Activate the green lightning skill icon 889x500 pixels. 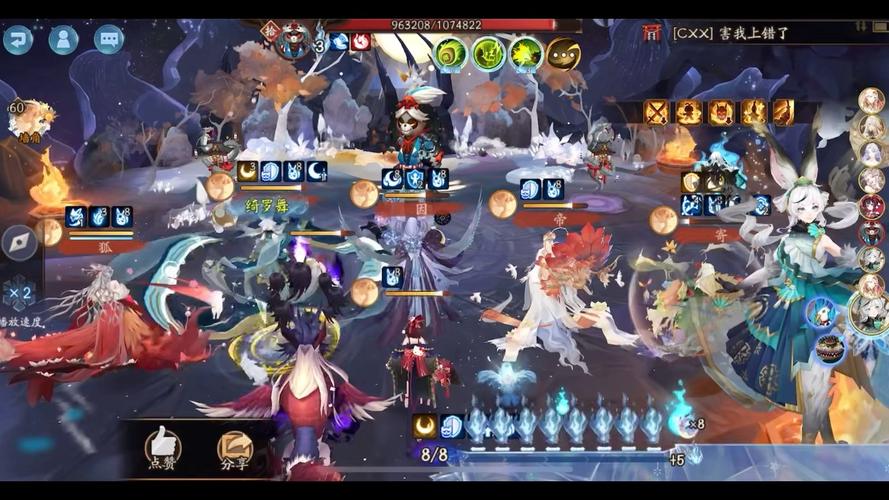489,52
